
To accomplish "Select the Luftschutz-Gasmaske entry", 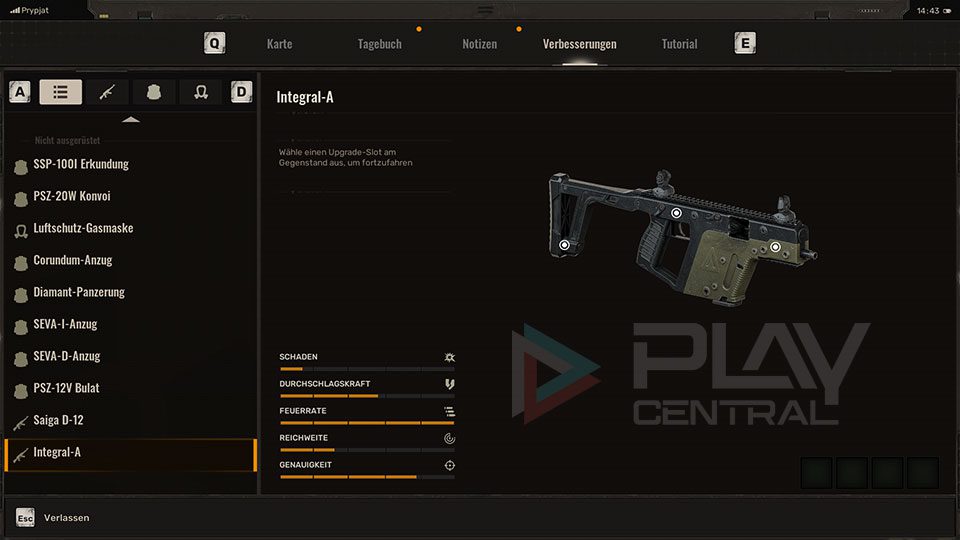I will point(83,228).
